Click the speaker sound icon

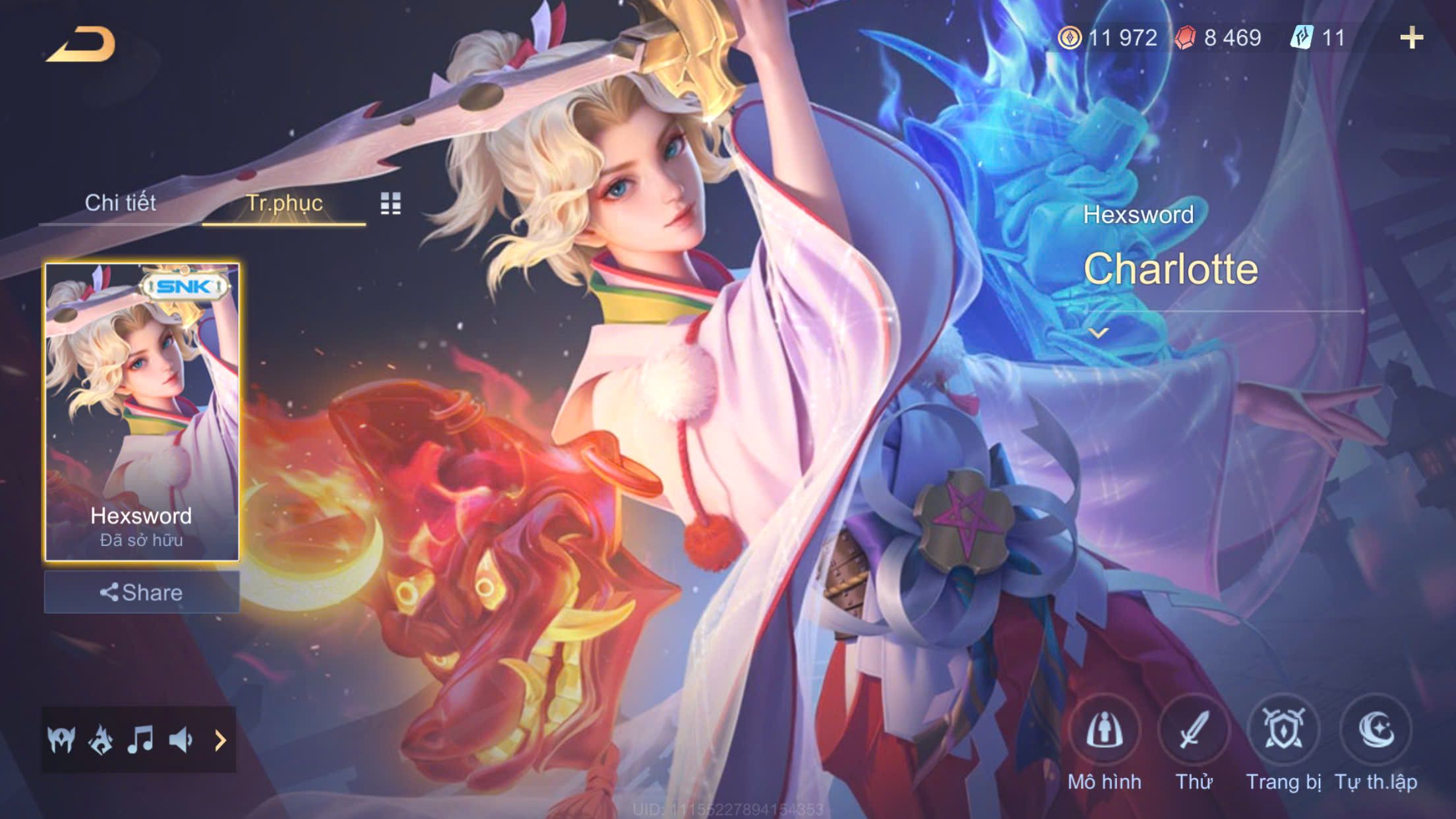[180, 740]
